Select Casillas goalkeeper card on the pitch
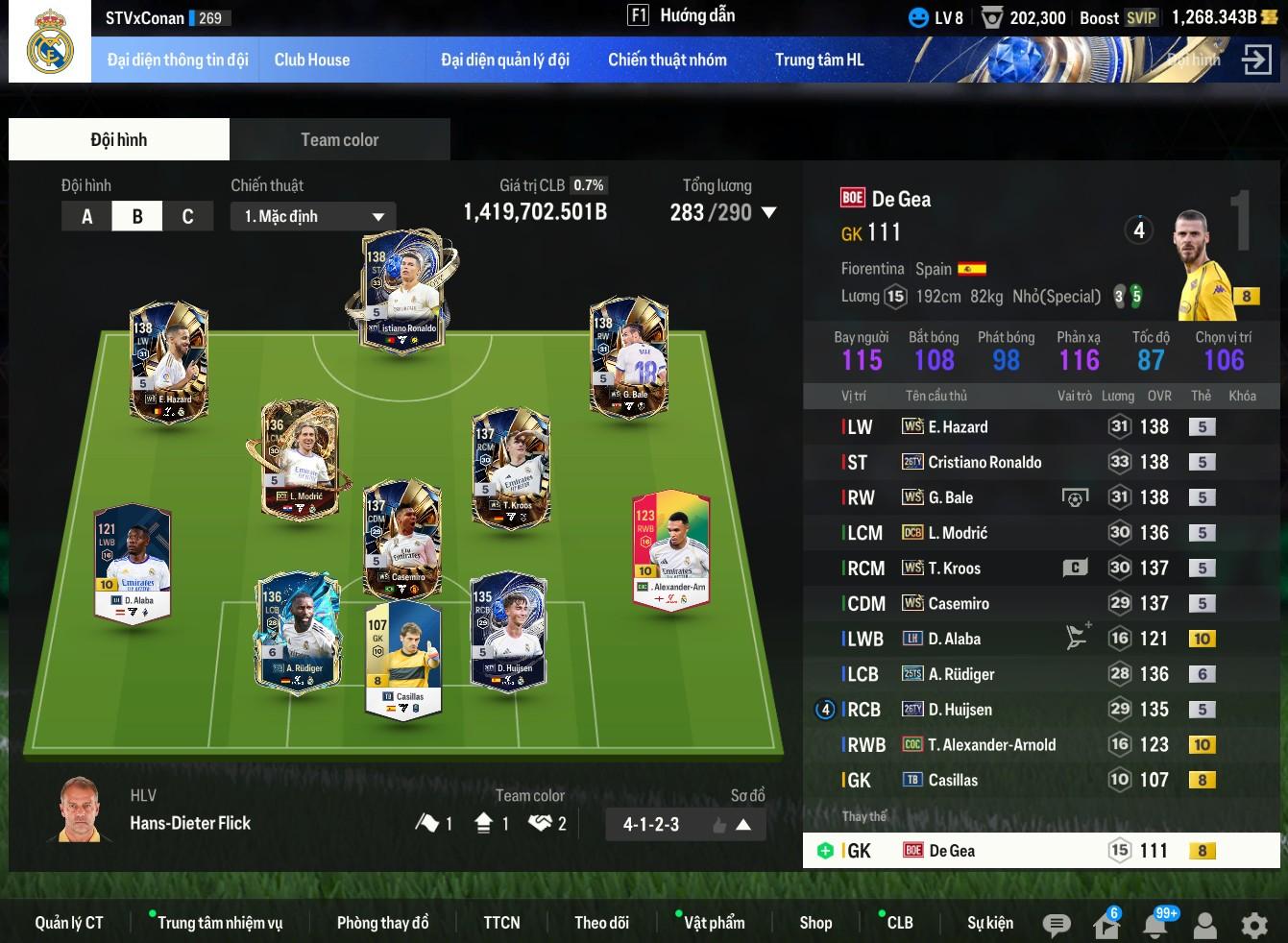Screen dimensions: 1288x943 (403, 658)
